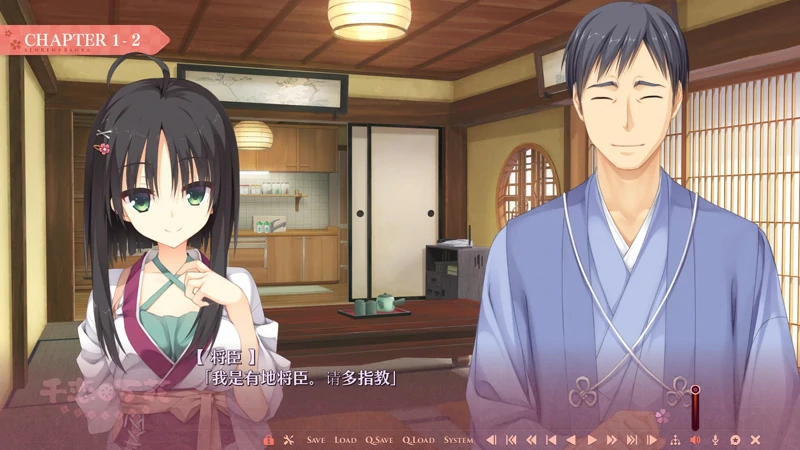800x450 pixels.
Task: Toggle the speaker volume icon
Action: click(695, 440)
